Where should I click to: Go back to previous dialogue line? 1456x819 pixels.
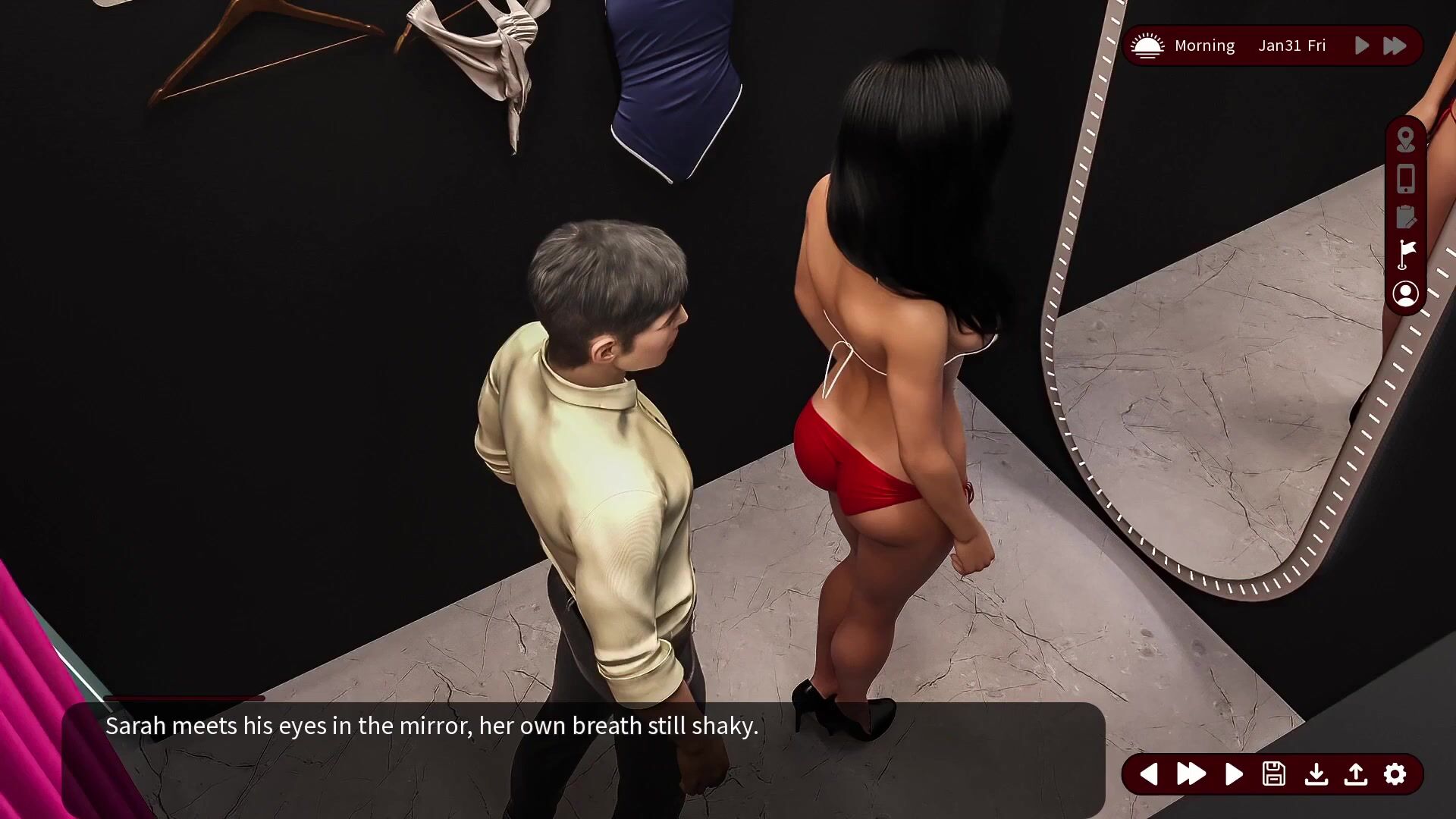pos(1148,774)
